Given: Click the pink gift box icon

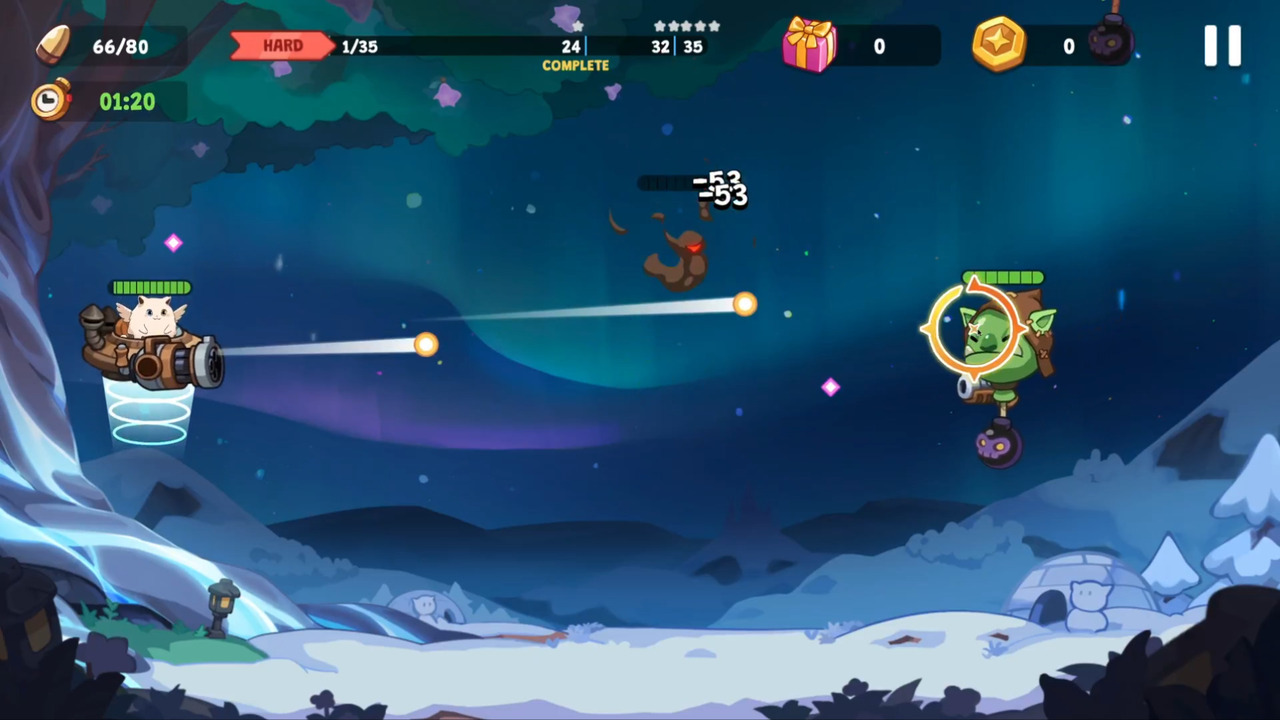Looking at the screenshot, I should (x=811, y=46).
